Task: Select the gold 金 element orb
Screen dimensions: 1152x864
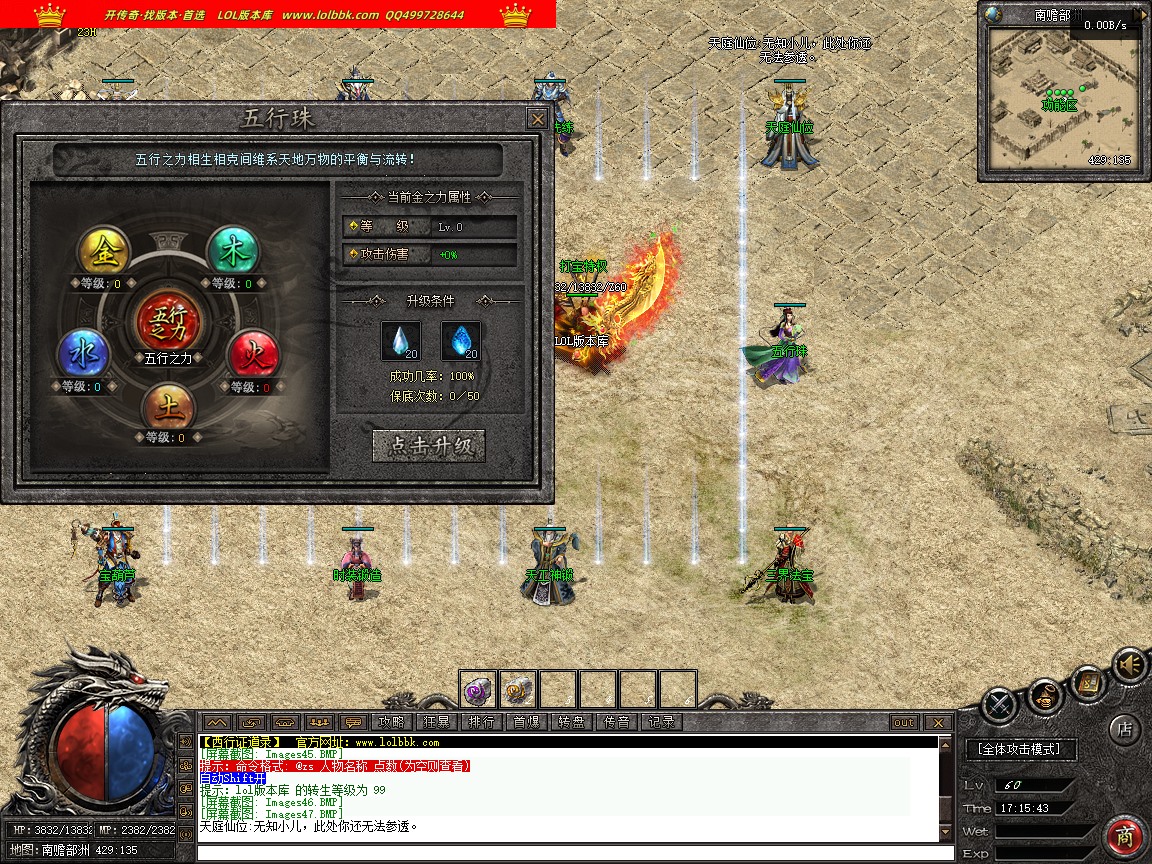Action: pos(106,252)
